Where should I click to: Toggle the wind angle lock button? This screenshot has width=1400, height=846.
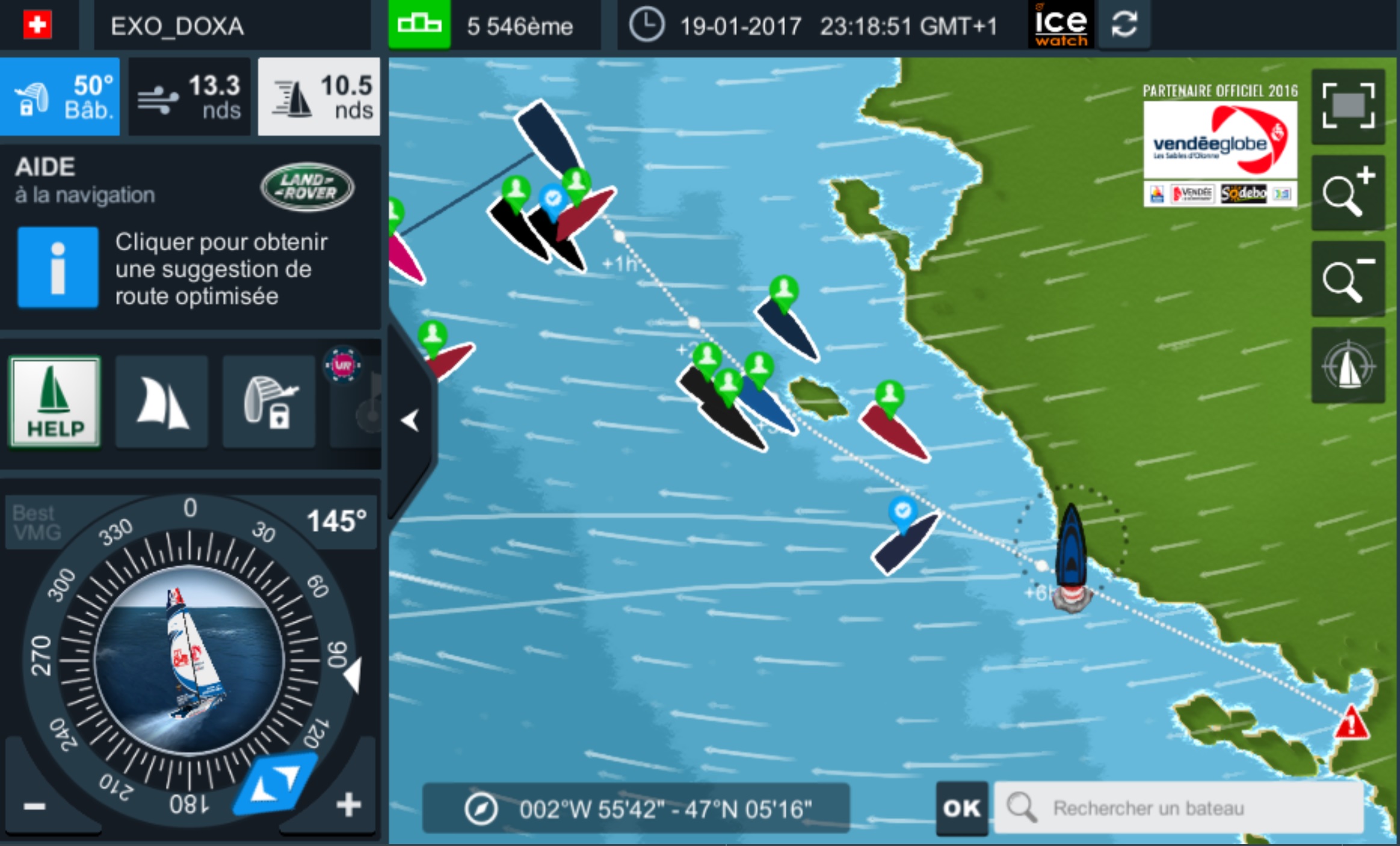269,402
